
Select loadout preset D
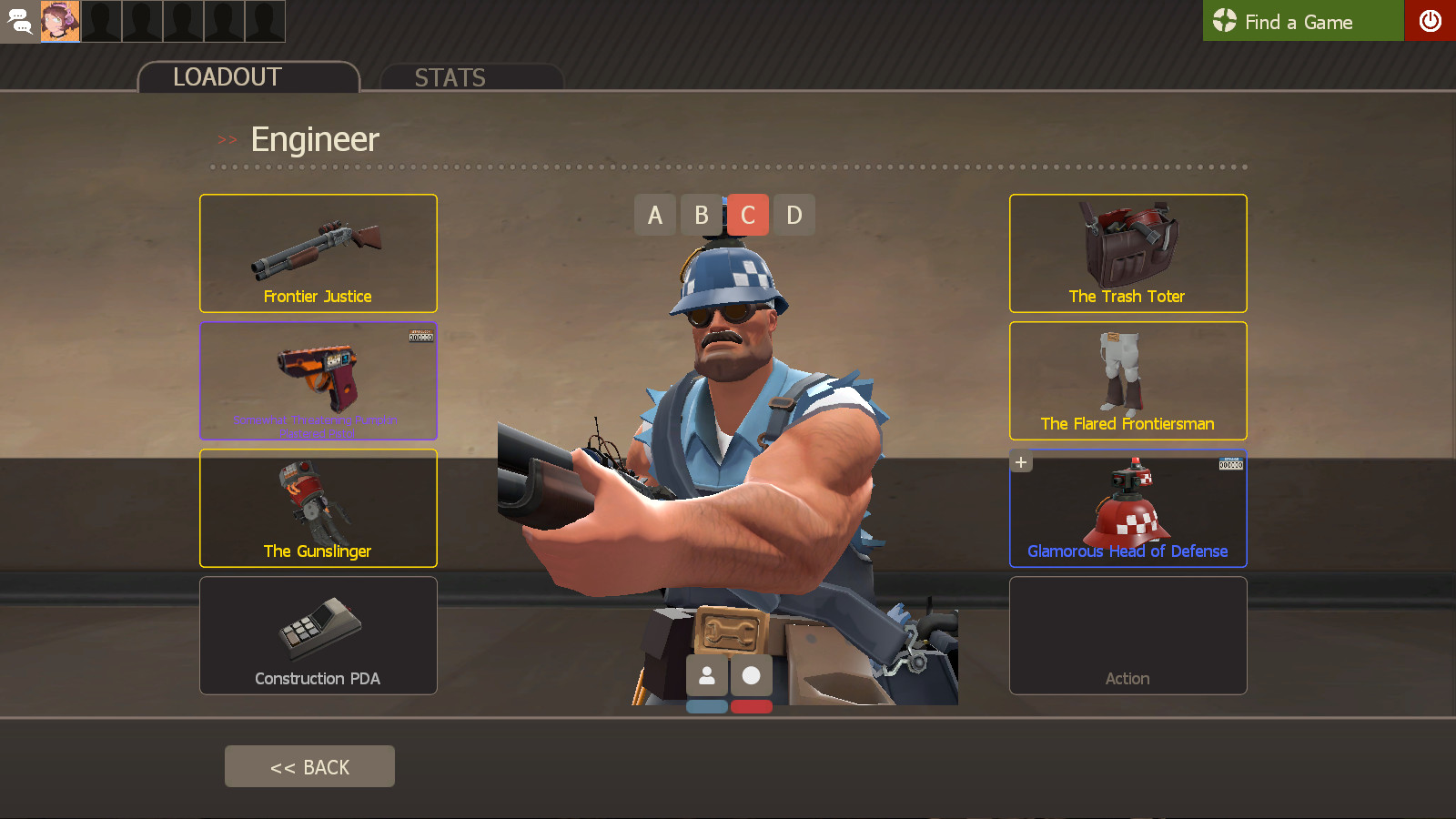click(x=794, y=215)
